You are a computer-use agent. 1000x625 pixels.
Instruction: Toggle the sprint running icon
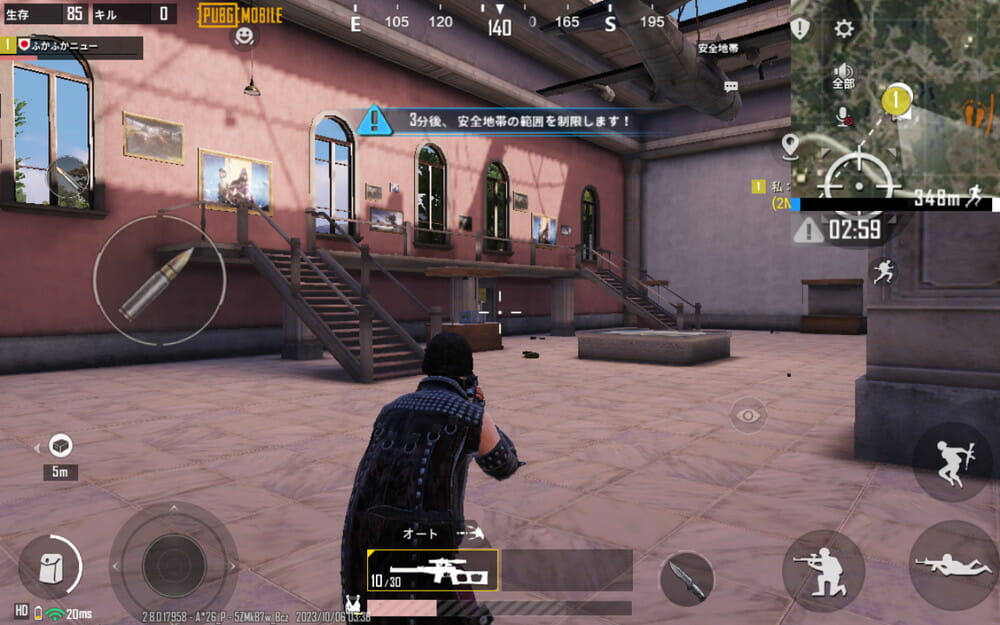click(882, 271)
